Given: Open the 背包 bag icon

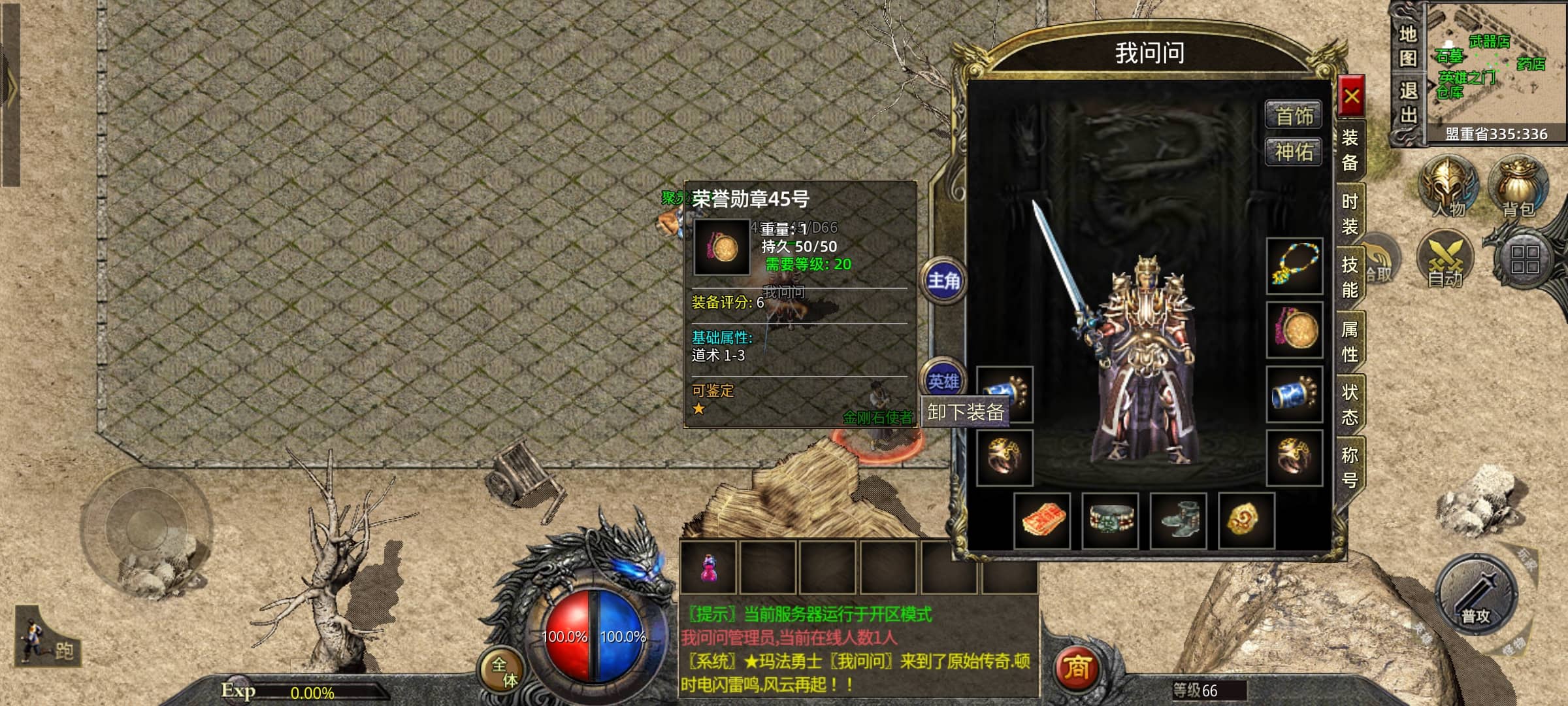Looking at the screenshot, I should point(1518,186).
